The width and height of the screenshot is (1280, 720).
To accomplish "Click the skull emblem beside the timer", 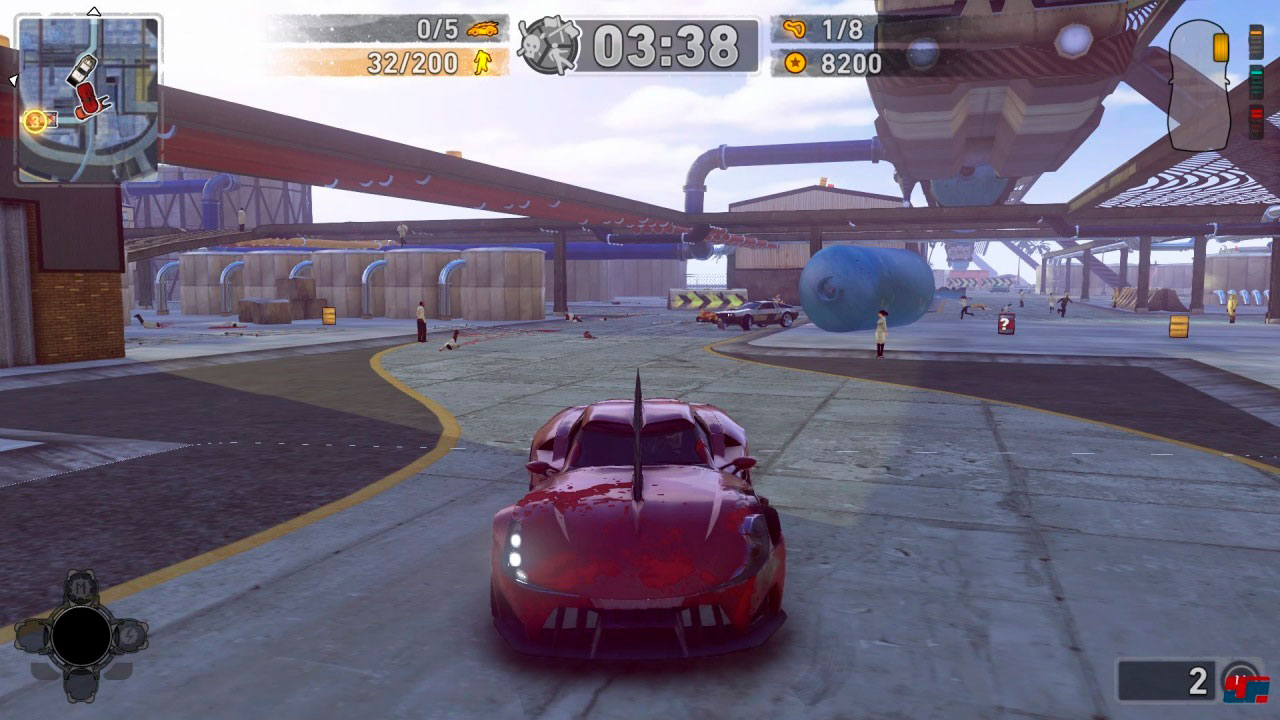I will click(x=549, y=46).
